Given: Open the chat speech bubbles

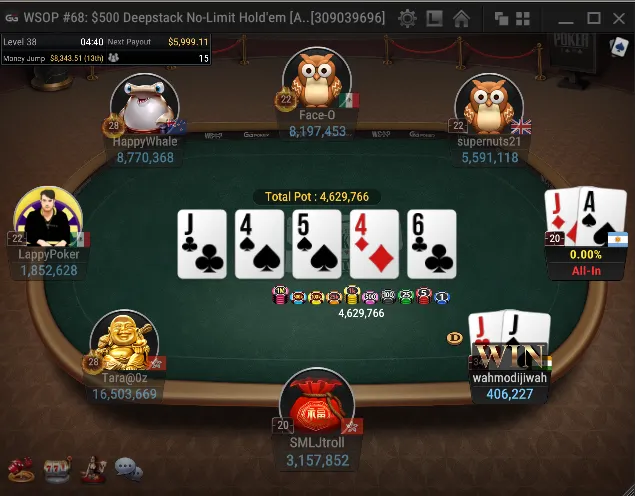Looking at the screenshot, I should coord(128,468).
